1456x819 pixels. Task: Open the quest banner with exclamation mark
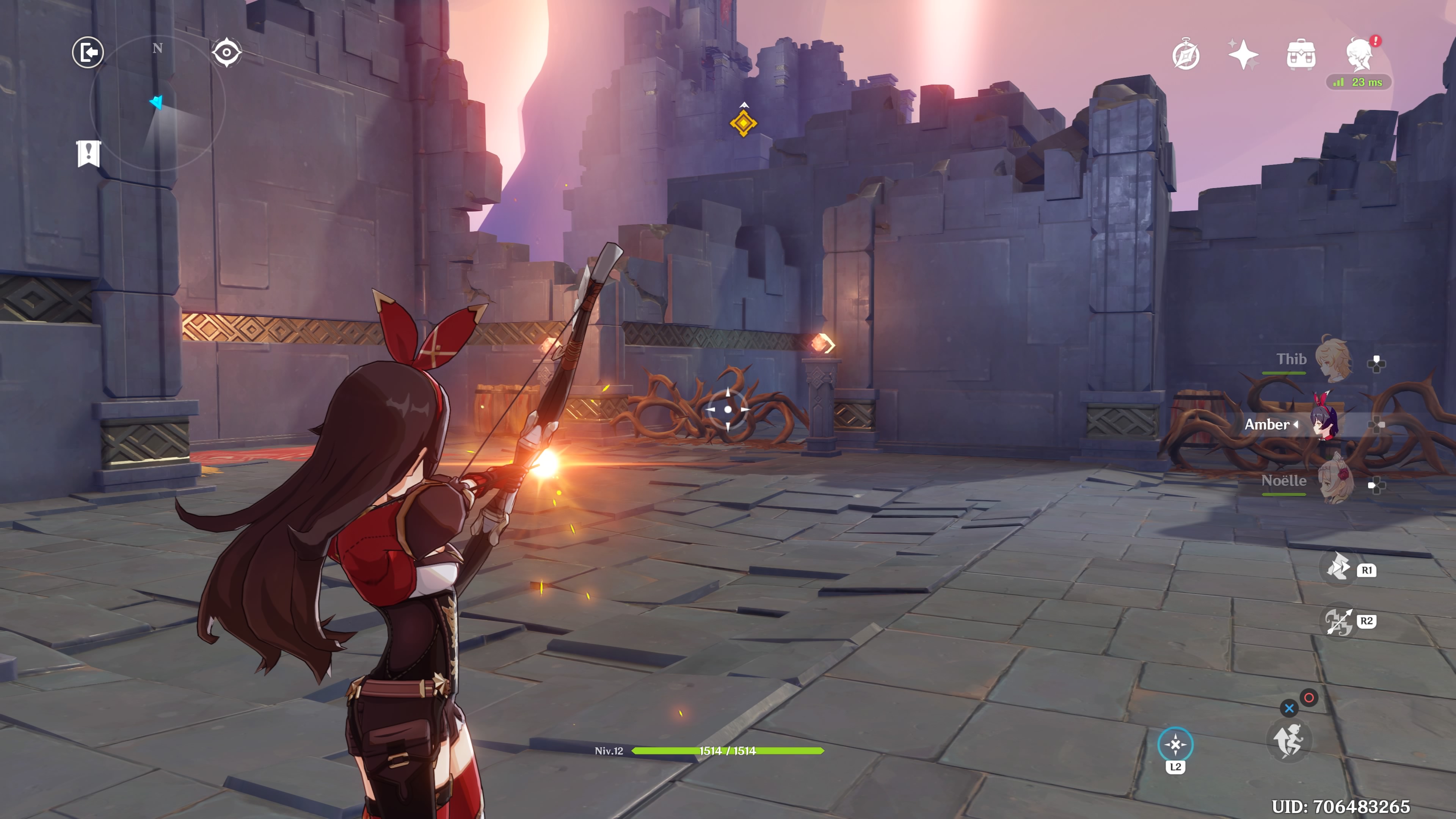[89, 153]
